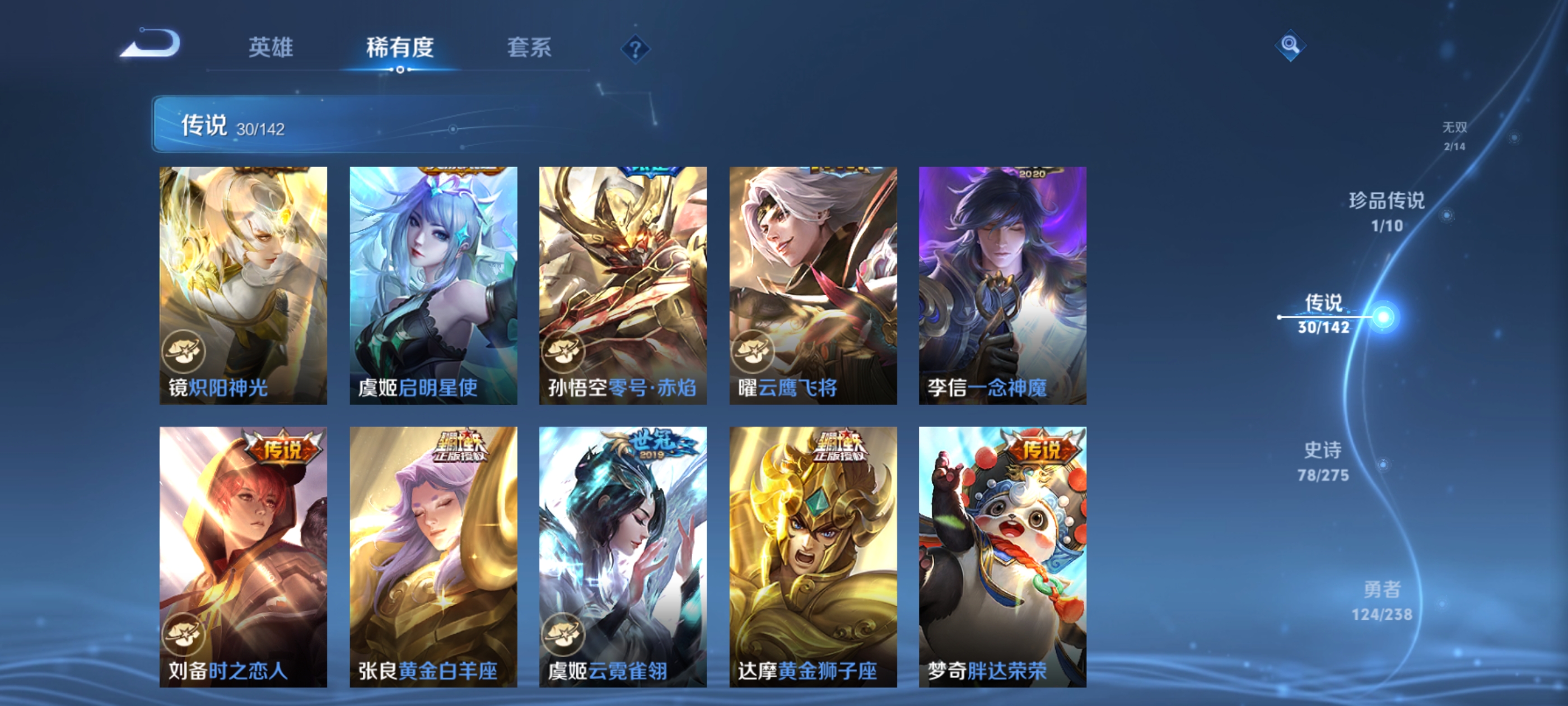Screen dimensions: 1568x706
Task: Open the 梦奇胖达荣荣 skin thumbnail
Action: pyautogui.click(x=1002, y=548)
